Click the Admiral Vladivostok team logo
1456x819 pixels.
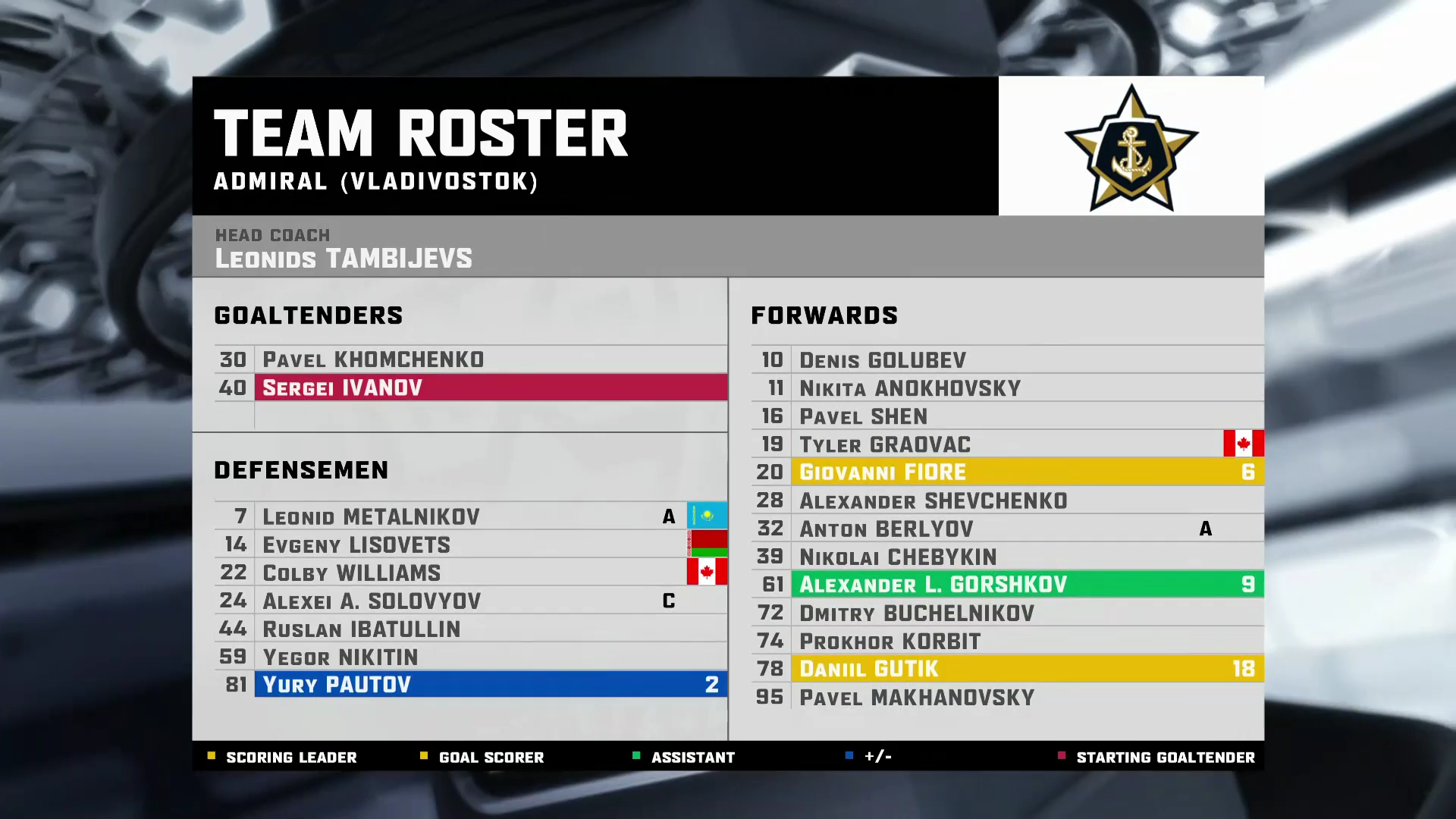click(1131, 146)
